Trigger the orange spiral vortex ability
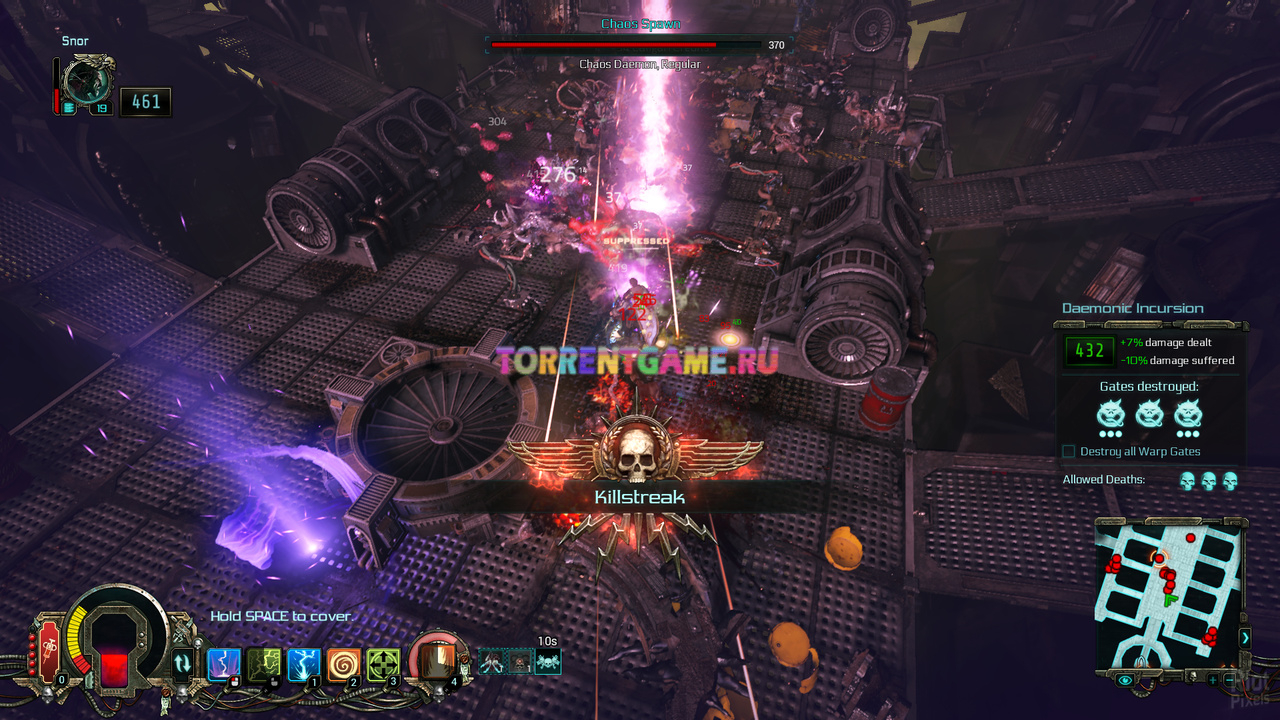1280x720 pixels. tap(343, 664)
